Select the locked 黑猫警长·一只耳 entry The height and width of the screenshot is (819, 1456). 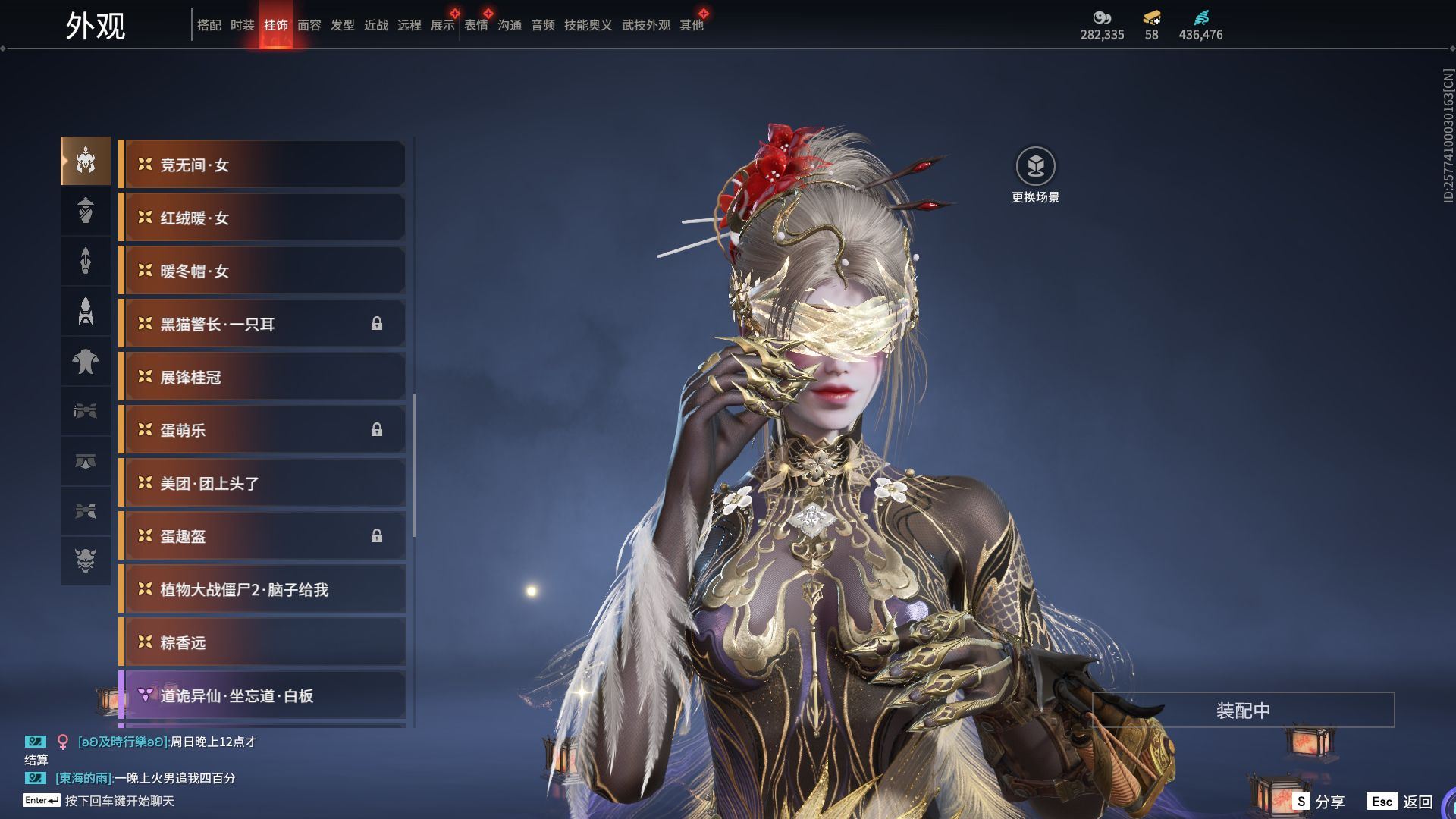pos(262,324)
